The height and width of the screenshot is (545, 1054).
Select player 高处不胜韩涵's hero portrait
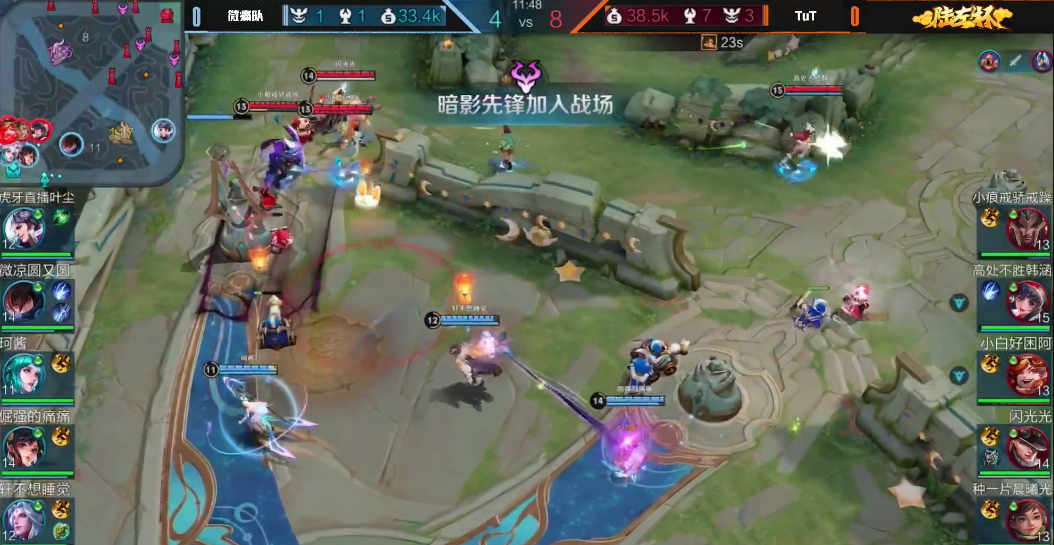[1027, 300]
